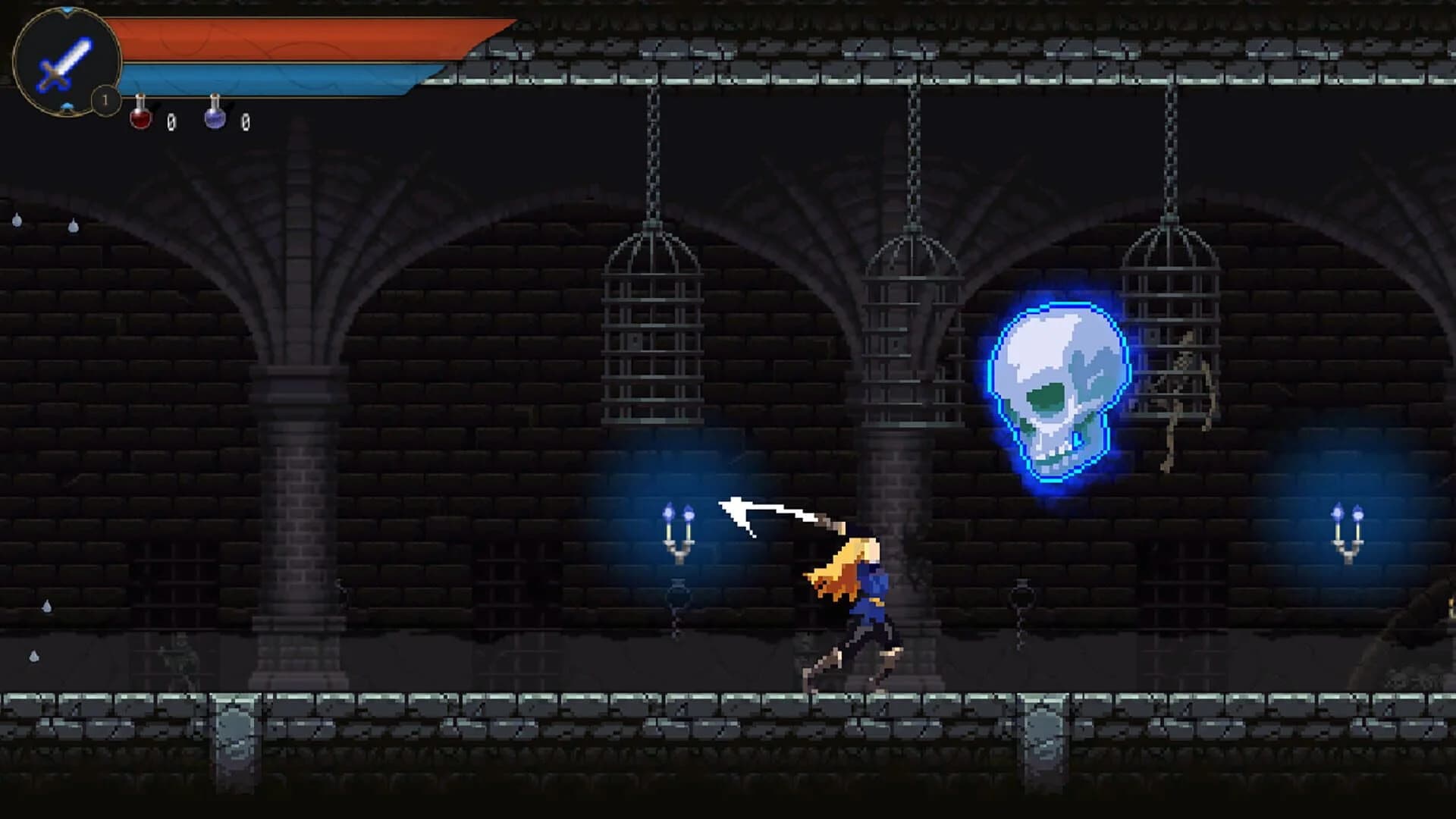Click the red potion count showing 0
Screen dimensions: 1456x819
click(x=171, y=121)
